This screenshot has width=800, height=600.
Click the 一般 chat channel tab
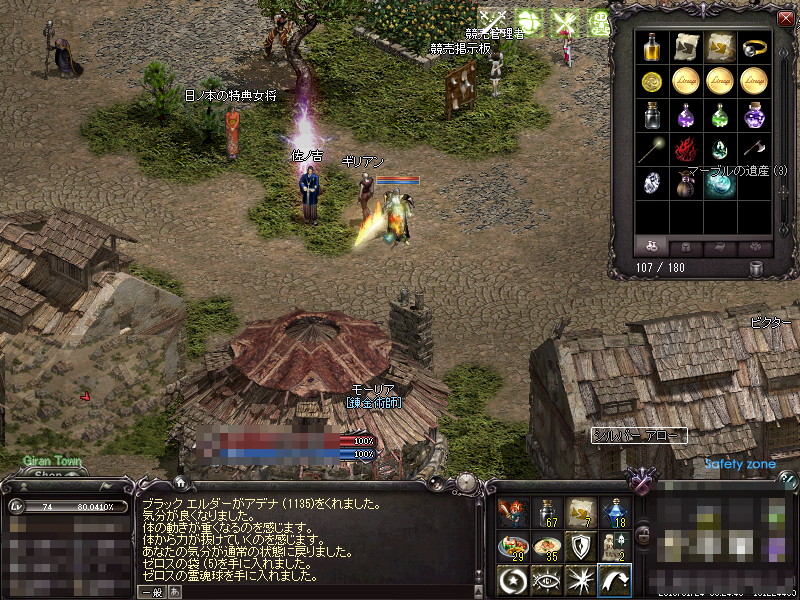click(x=151, y=591)
